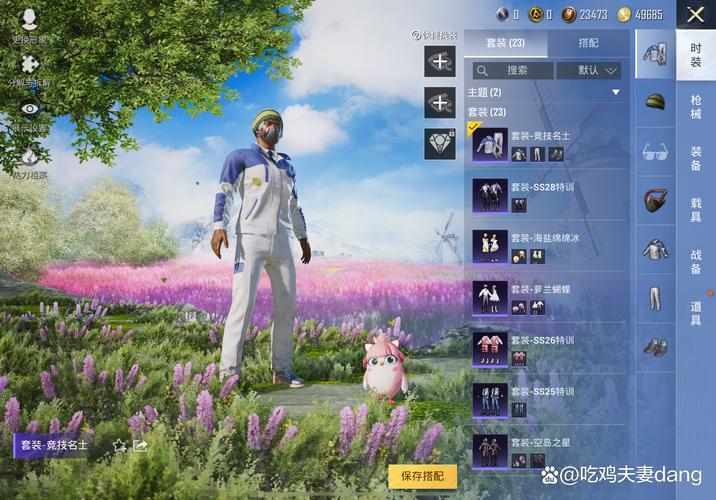The height and width of the screenshot is (500, 716).
Task: Close the wardrobe with the X button
Action: 695,14
